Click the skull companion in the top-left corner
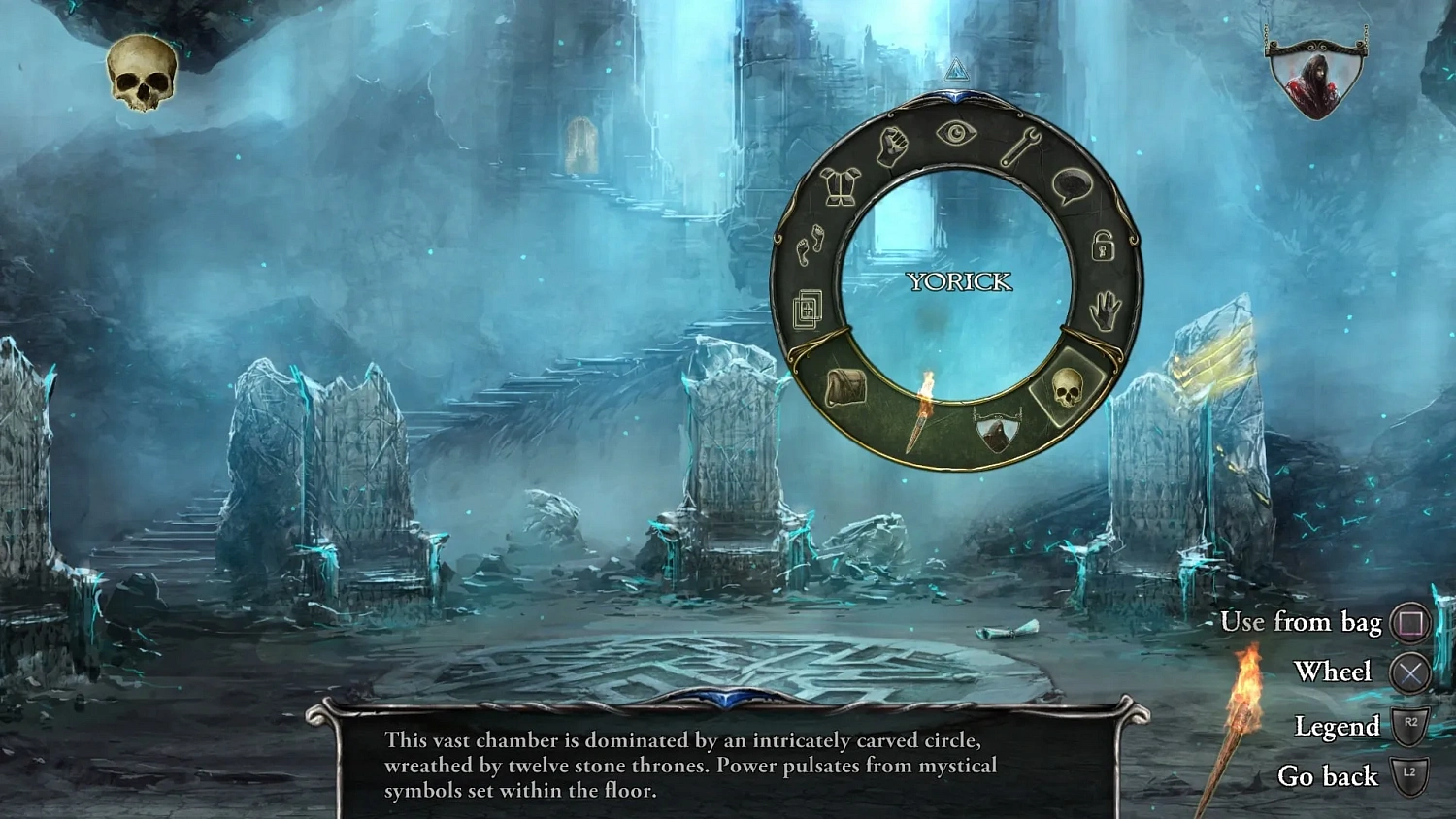Image resolution: width=1456 pixels, height=819 pixels. 142,70
